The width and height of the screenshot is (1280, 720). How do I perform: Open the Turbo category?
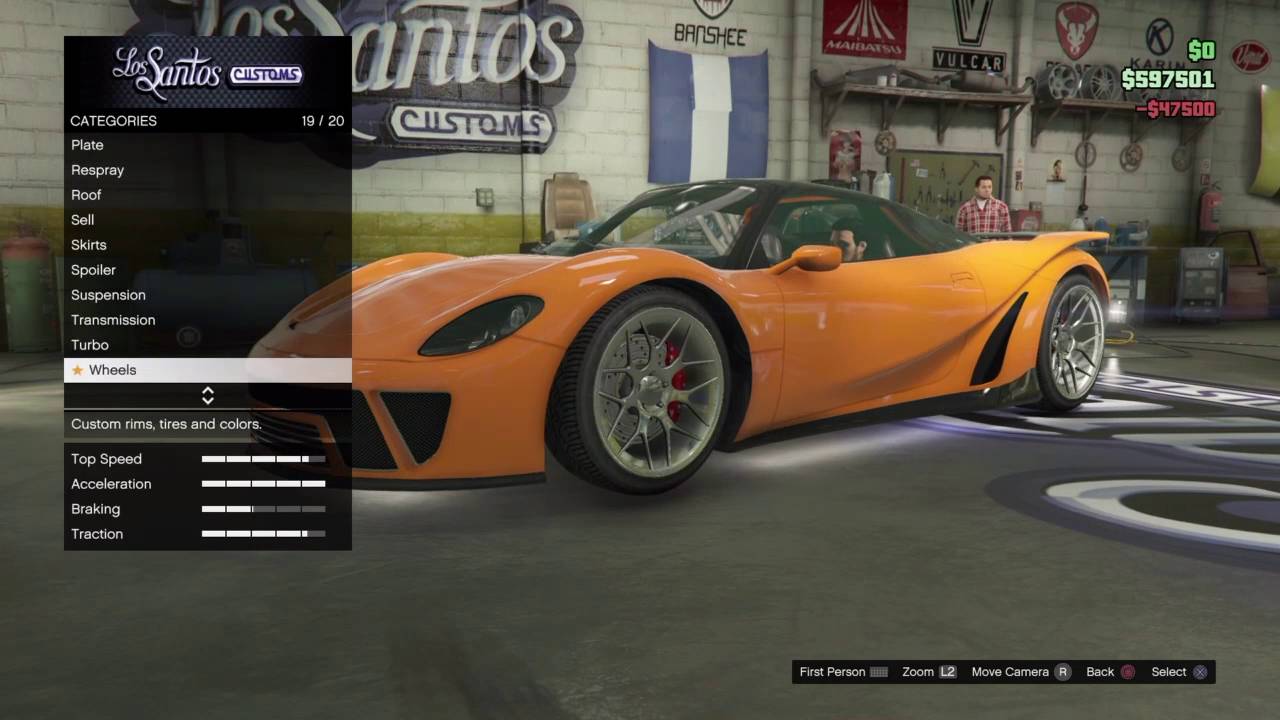pyautogui.click(x=90, y=345)
